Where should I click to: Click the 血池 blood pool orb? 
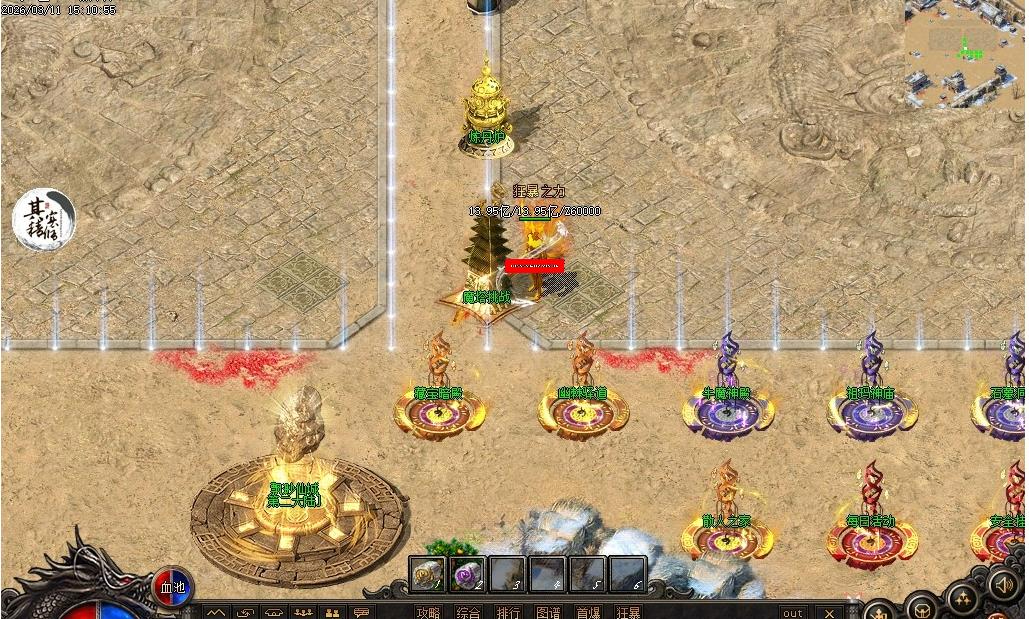[x=172, y=586]
